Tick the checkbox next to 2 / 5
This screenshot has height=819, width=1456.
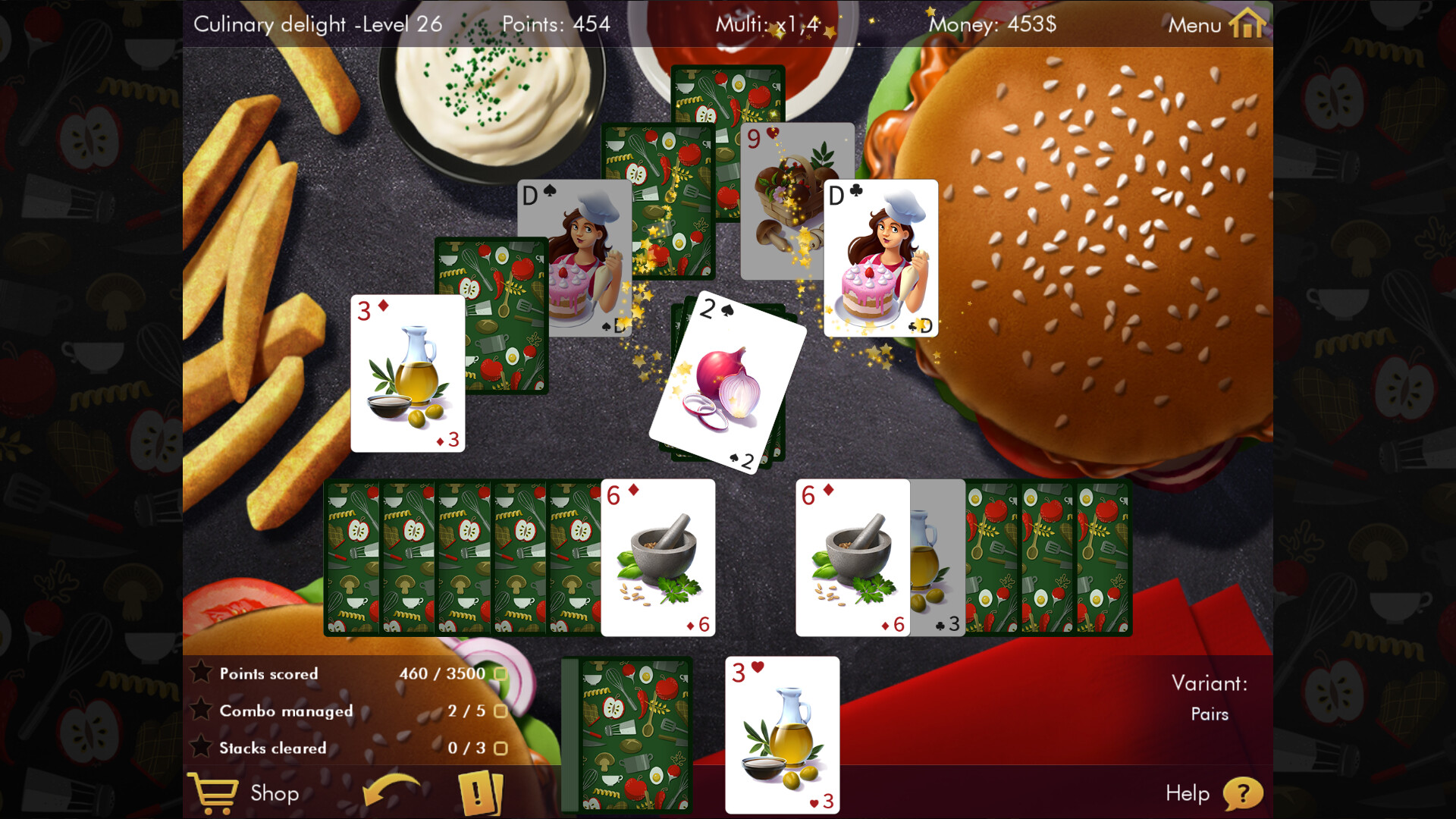(500, 711)
